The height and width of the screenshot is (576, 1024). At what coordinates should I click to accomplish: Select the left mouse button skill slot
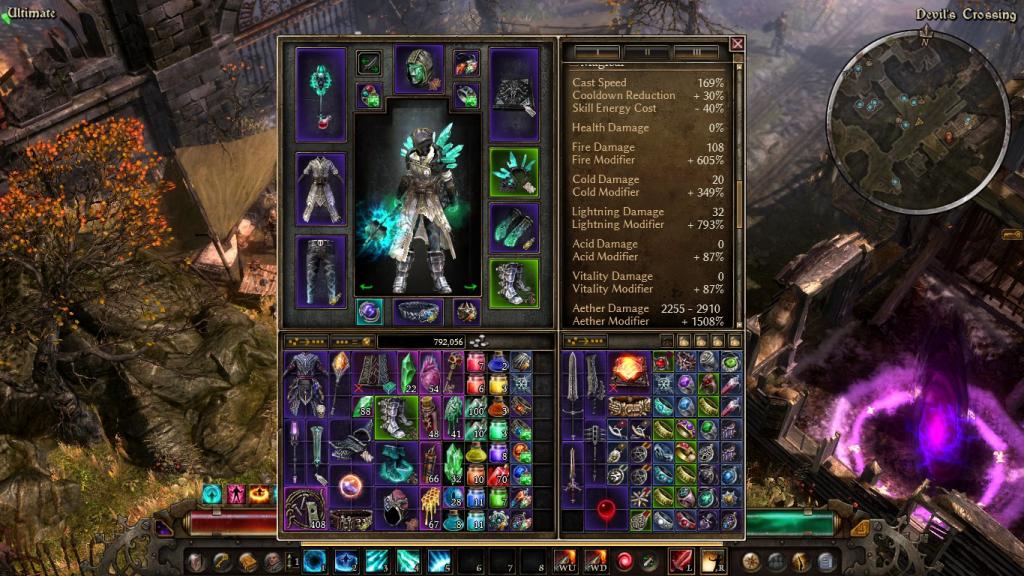(681, 559)
